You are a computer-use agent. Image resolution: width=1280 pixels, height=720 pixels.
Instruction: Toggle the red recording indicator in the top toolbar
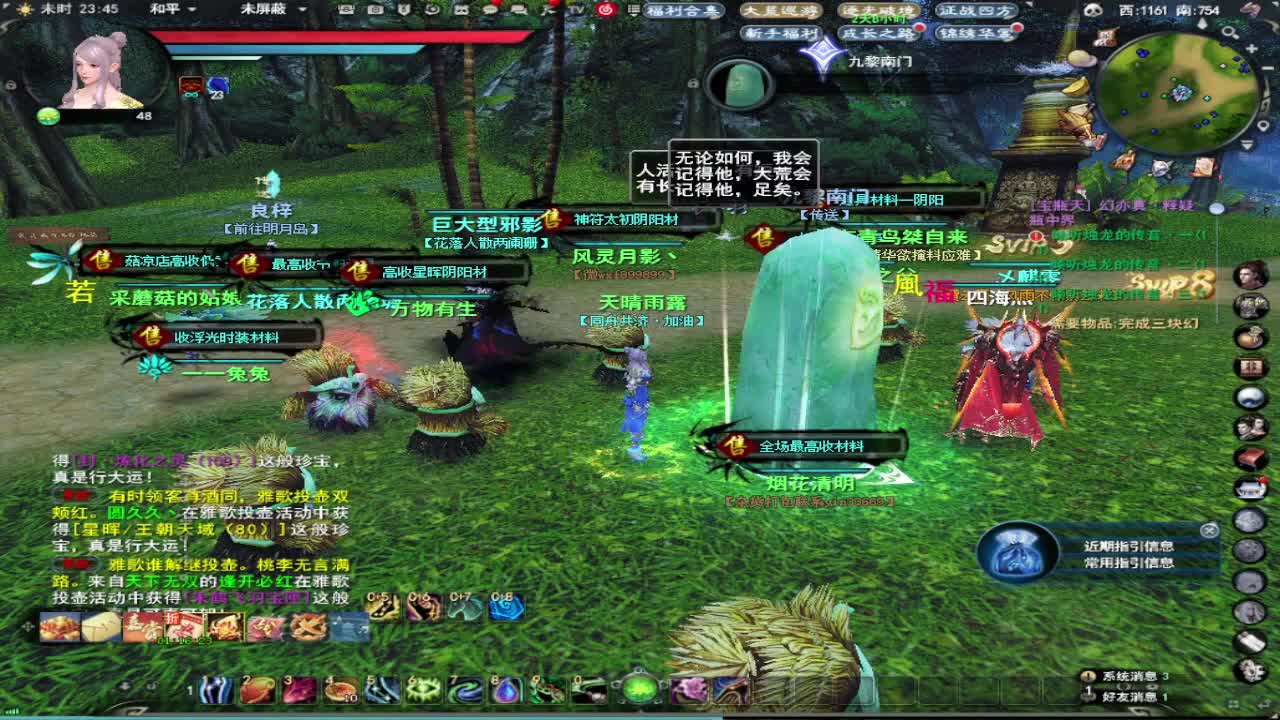point(606,10)
